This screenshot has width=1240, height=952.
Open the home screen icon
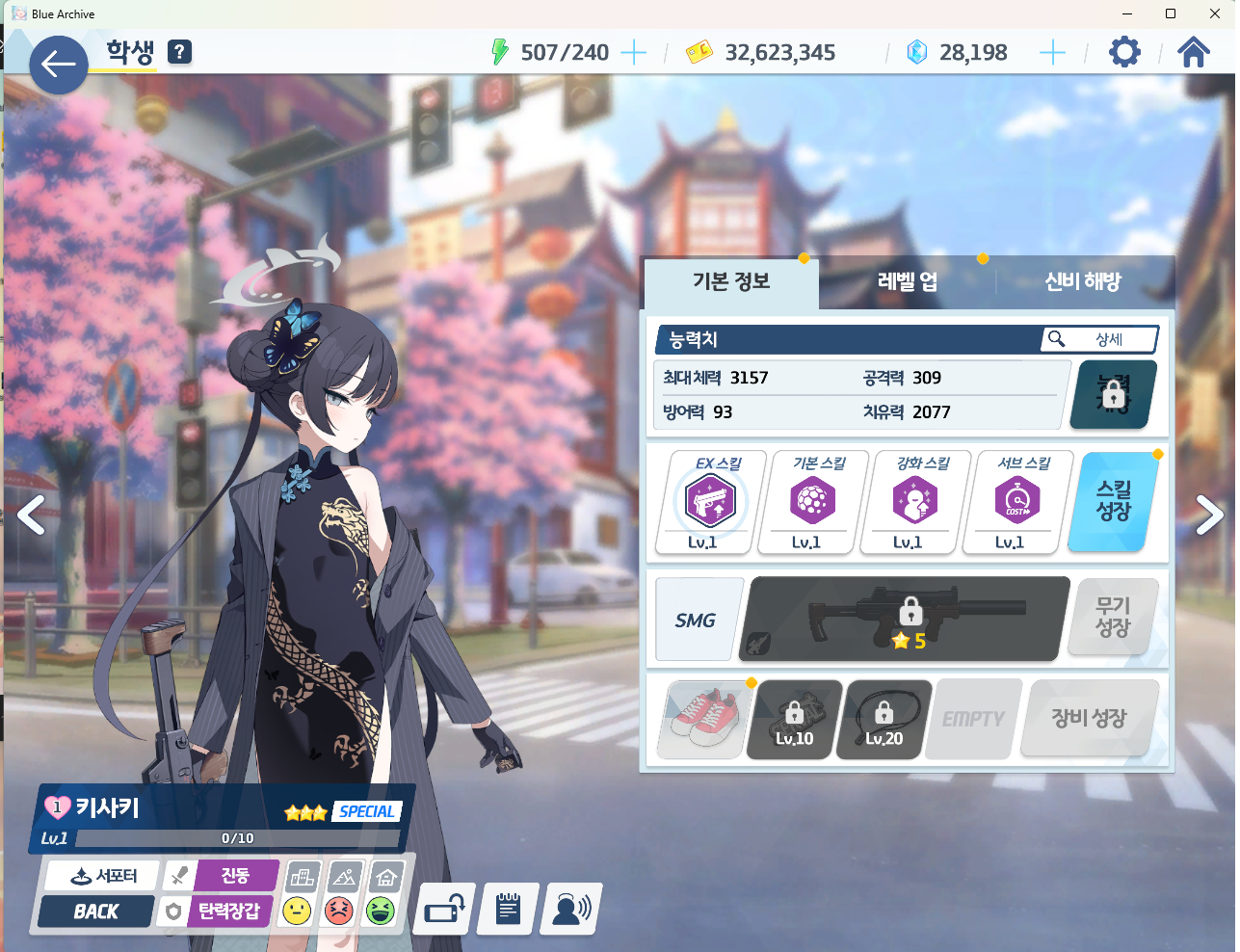click(1193, 52)
